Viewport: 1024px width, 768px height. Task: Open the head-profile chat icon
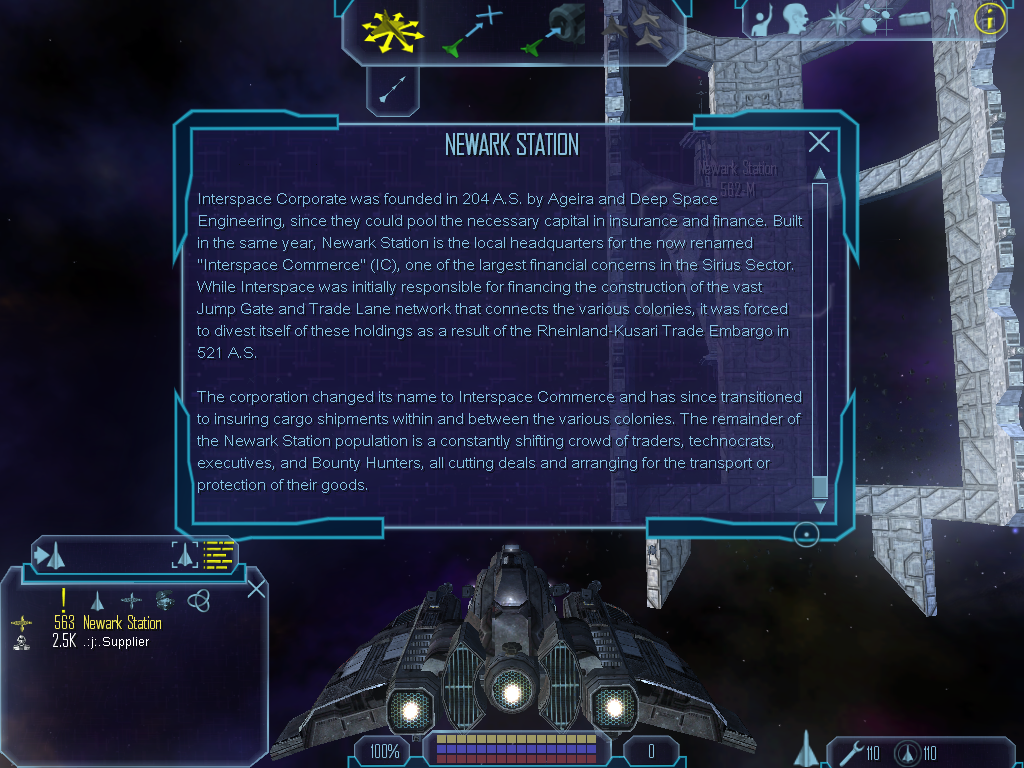796,19
